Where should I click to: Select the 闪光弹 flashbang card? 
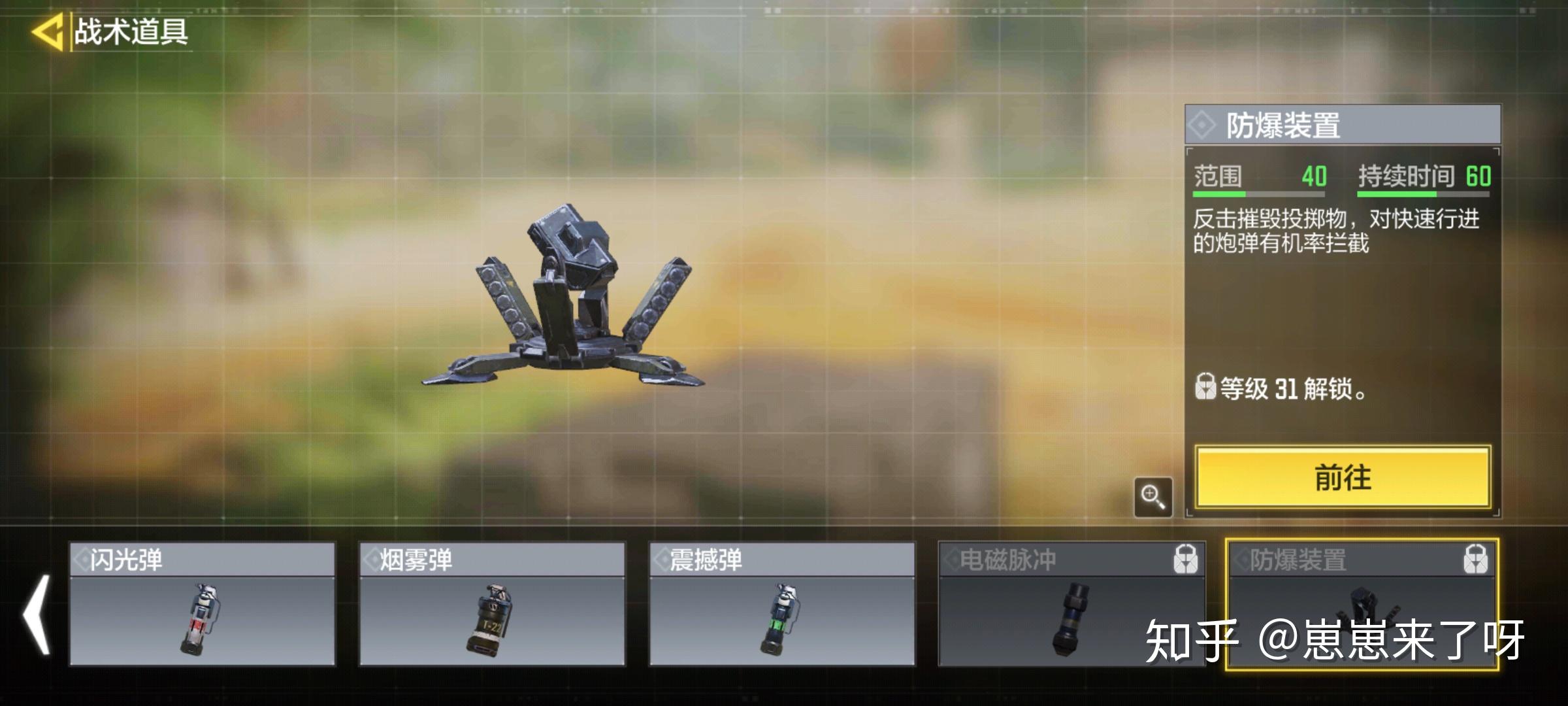tap(203, 604)
